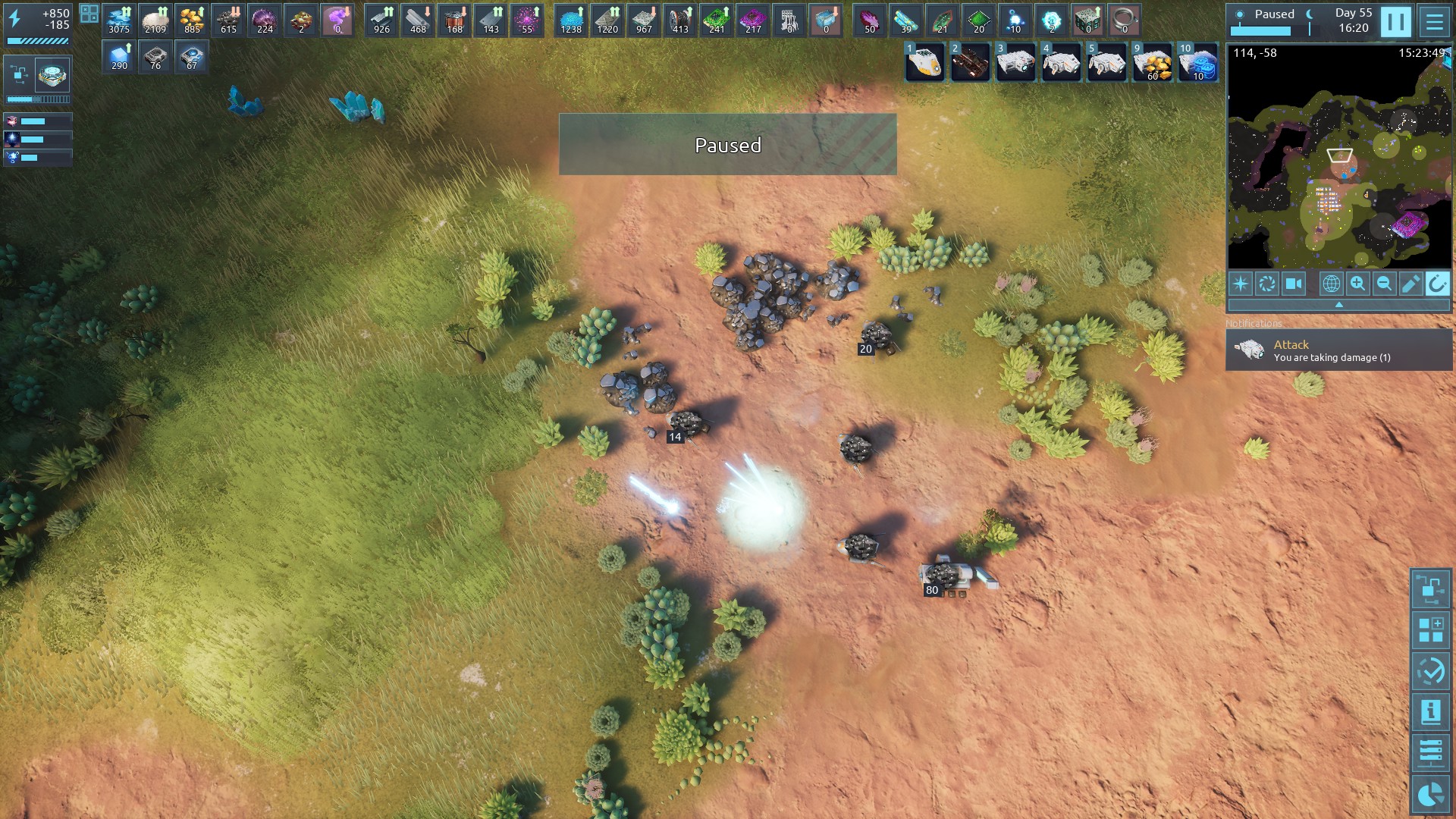Viewport: 1456px width, 819px height.
Task: Collapse the minimap panel with the up arrow
Action: point(1338,304)
